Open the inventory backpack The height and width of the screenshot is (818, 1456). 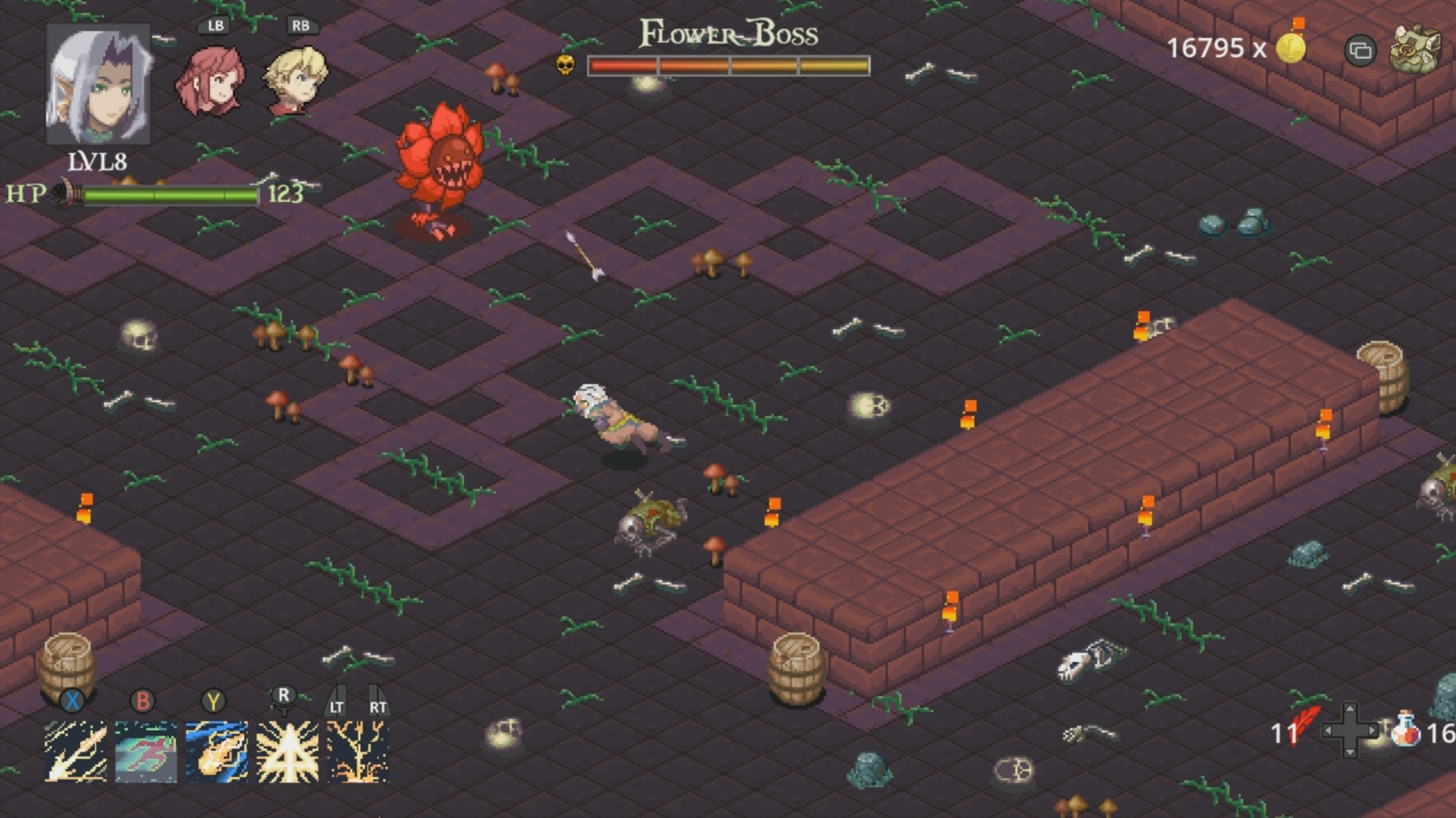(x=1415, y=49)
